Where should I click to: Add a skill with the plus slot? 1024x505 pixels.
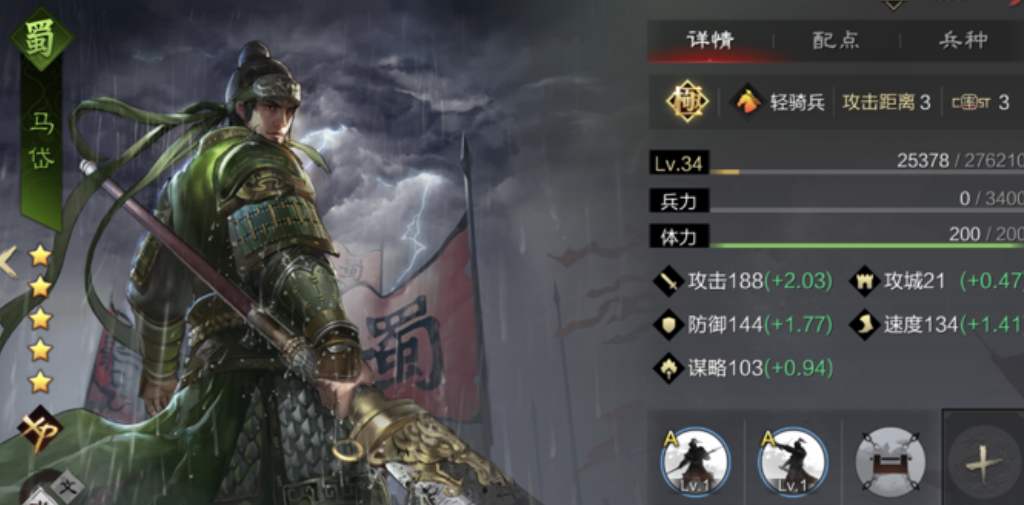coord(983,463)
